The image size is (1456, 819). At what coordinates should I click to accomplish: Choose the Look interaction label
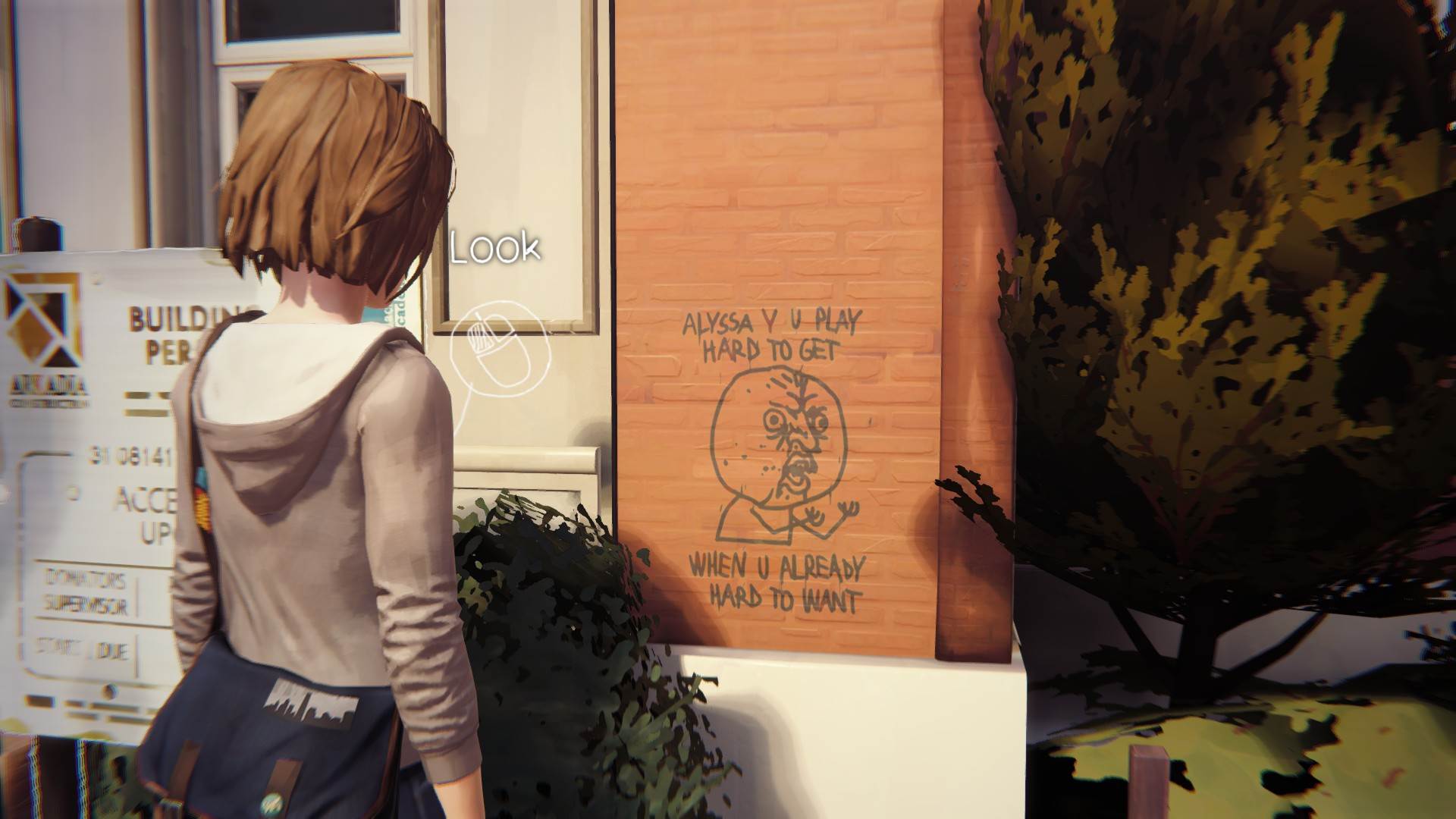(494, 248)
